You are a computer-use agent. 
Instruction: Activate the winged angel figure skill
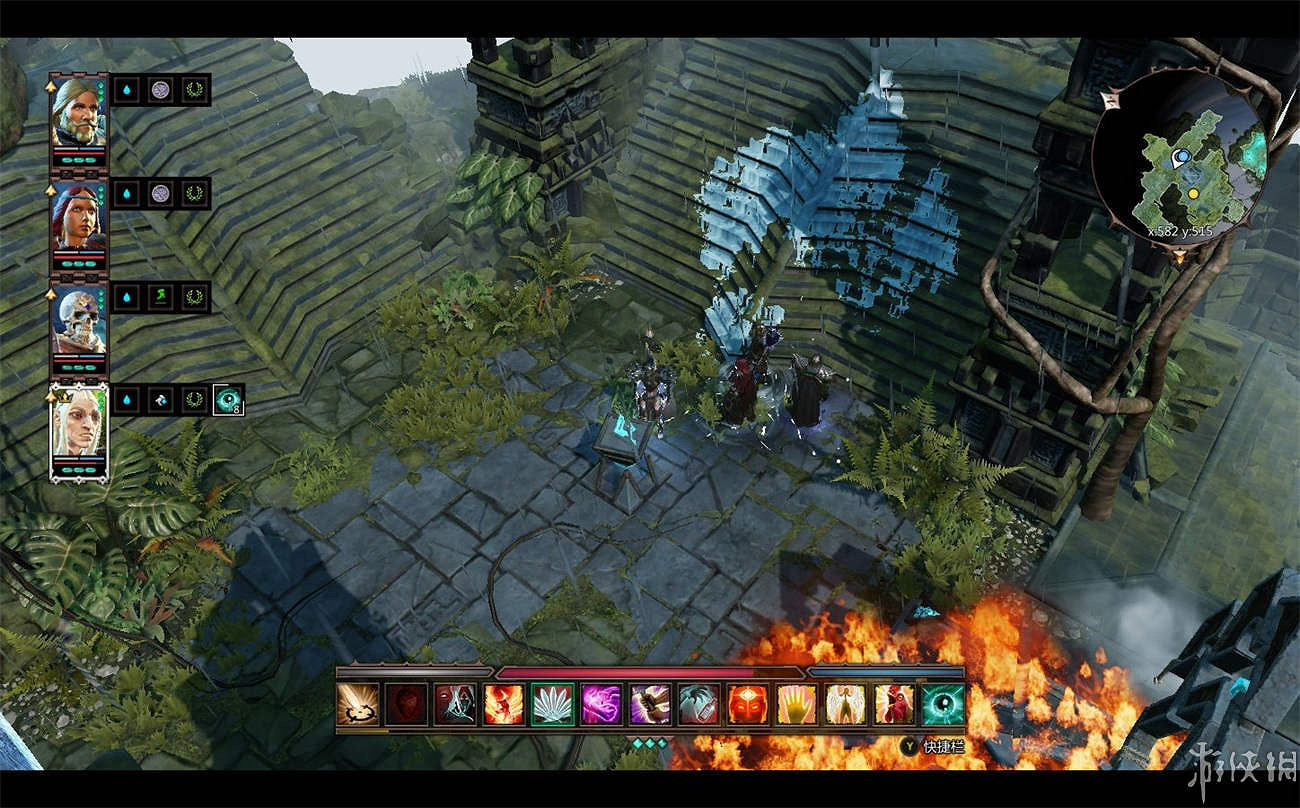click(845, 704)
